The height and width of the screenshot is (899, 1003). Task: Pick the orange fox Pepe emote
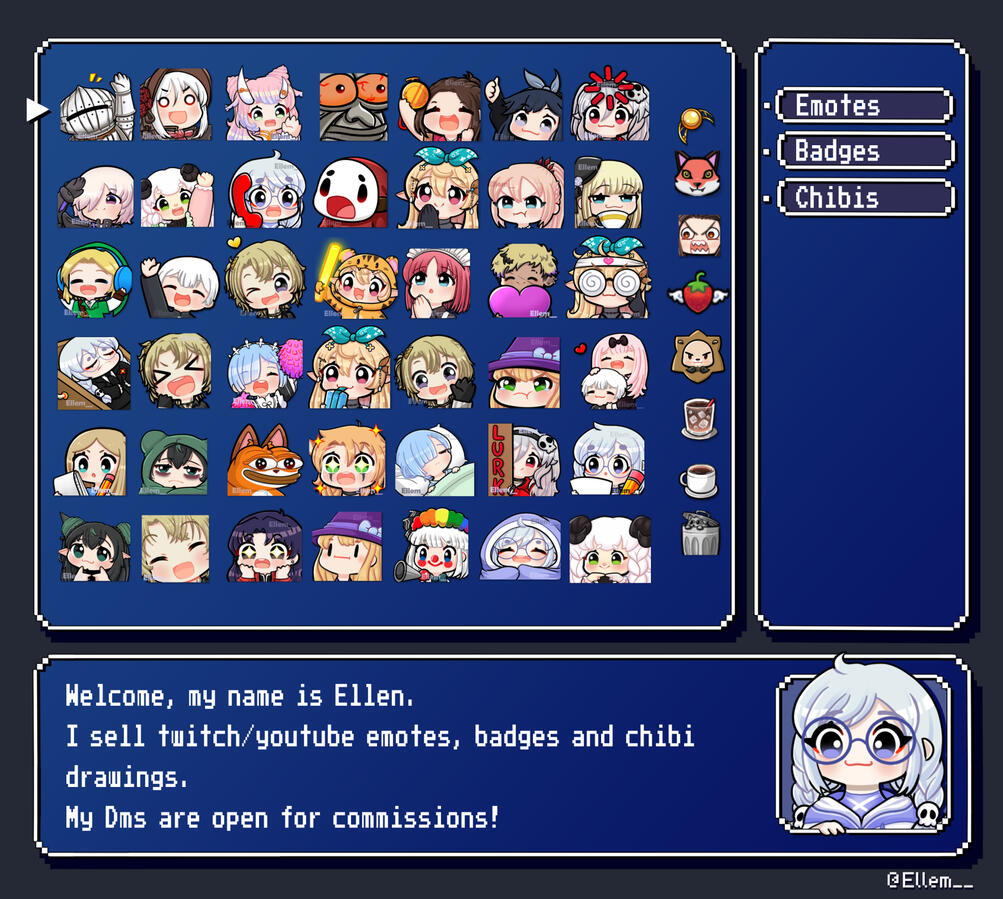(264, 460)
